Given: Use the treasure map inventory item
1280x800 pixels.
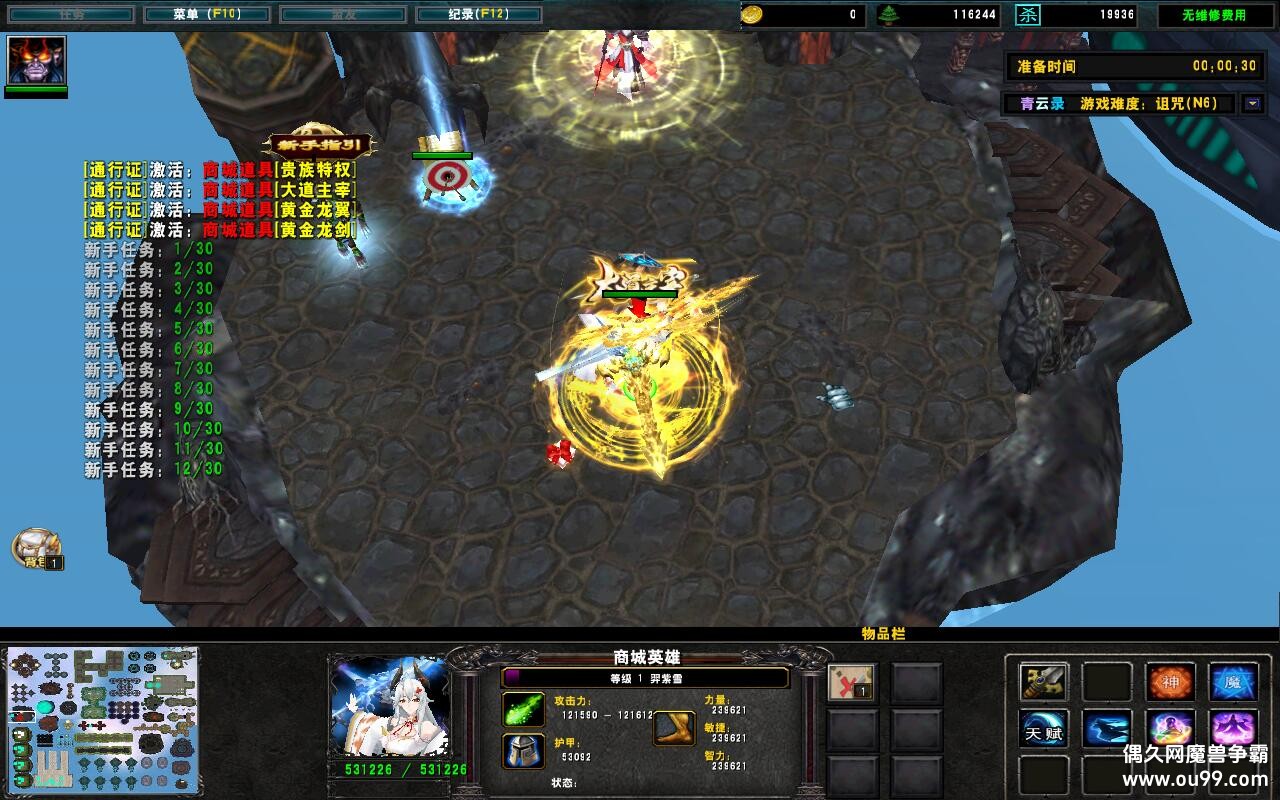Looking at the screenshot, I should click(851, 682).
